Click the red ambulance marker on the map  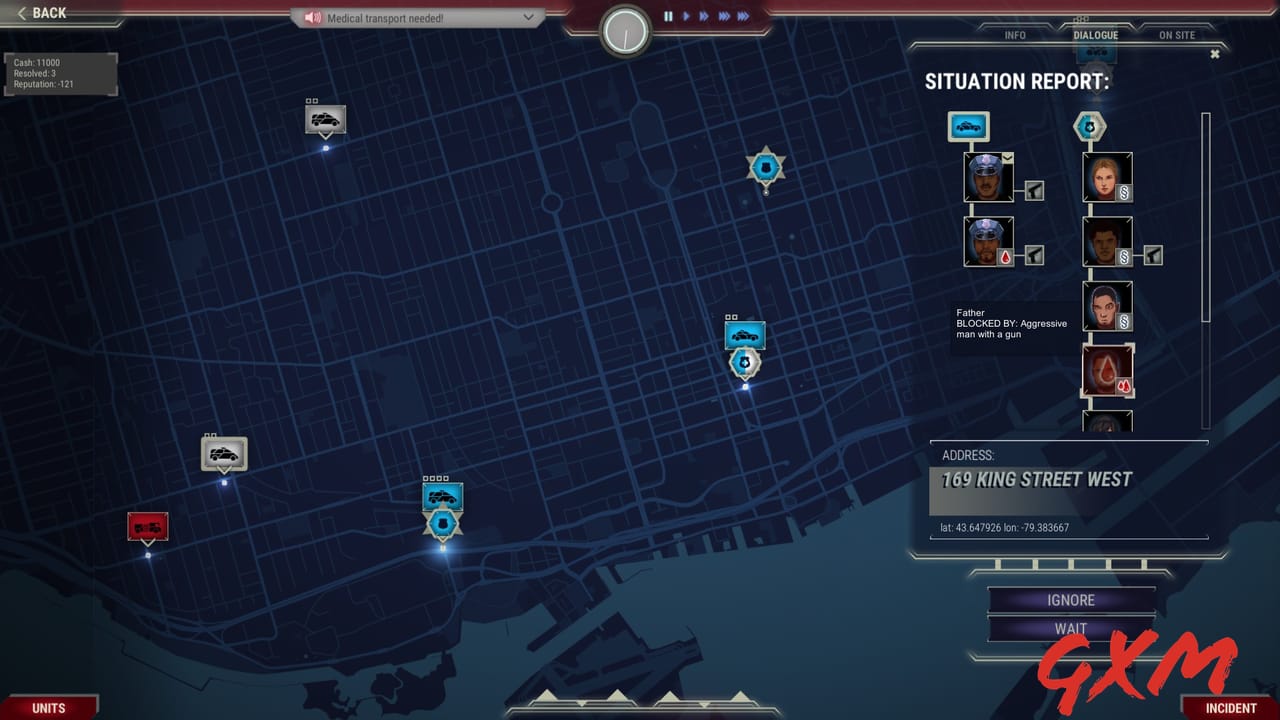[147, 524]
